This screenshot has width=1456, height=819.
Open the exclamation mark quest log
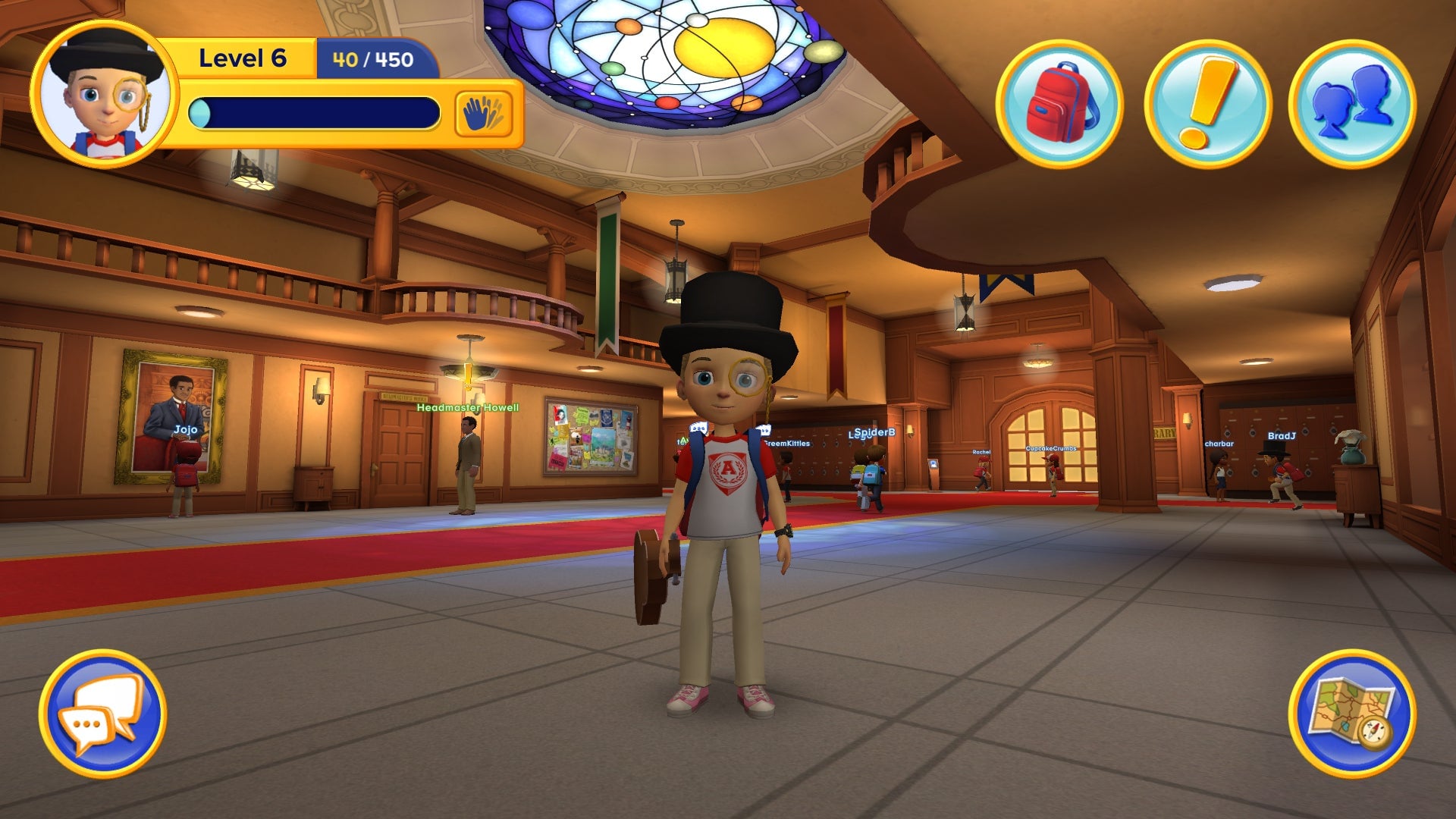pos(1207,104)
